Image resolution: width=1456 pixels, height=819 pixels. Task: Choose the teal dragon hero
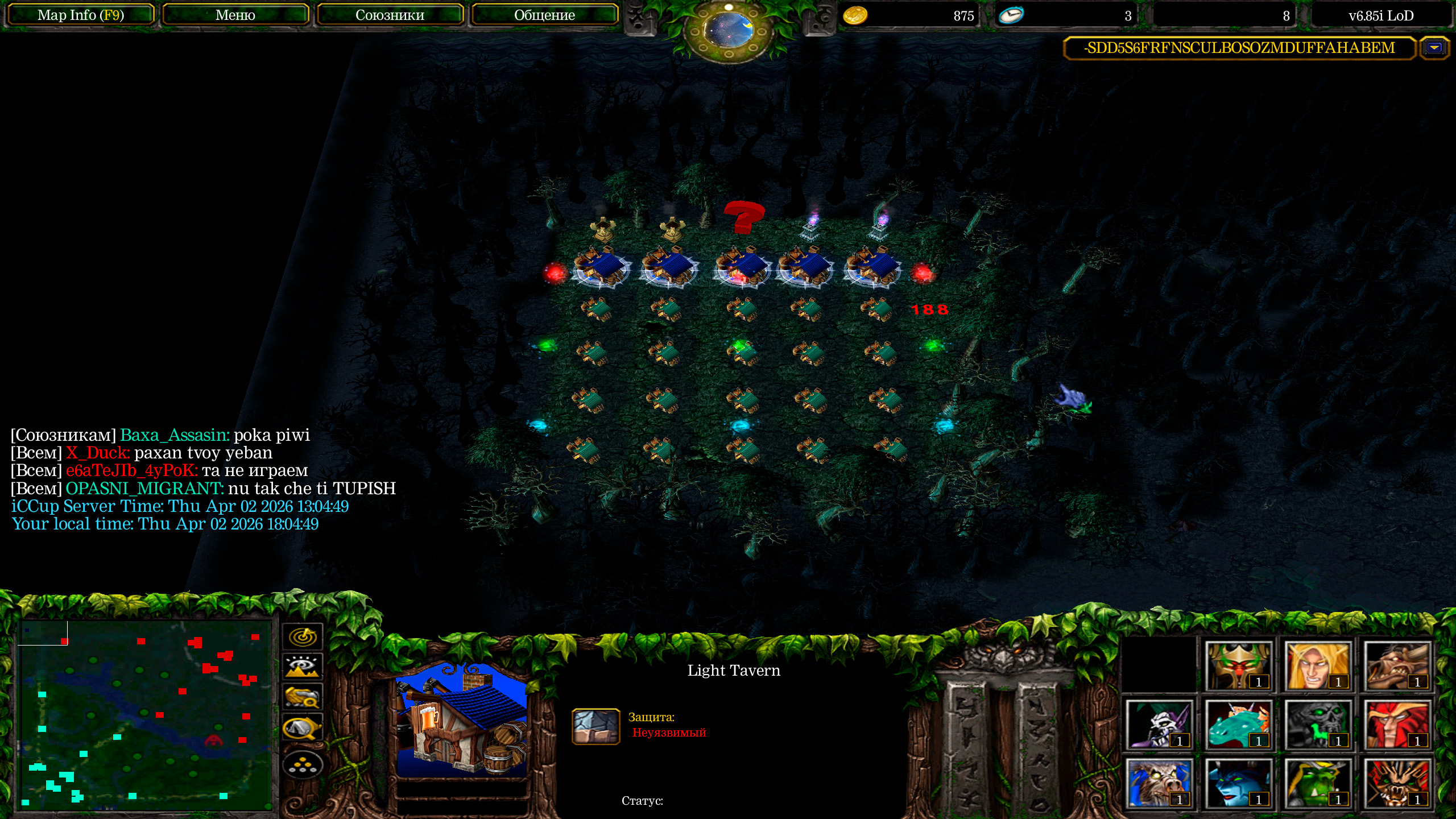[1238, 725]
